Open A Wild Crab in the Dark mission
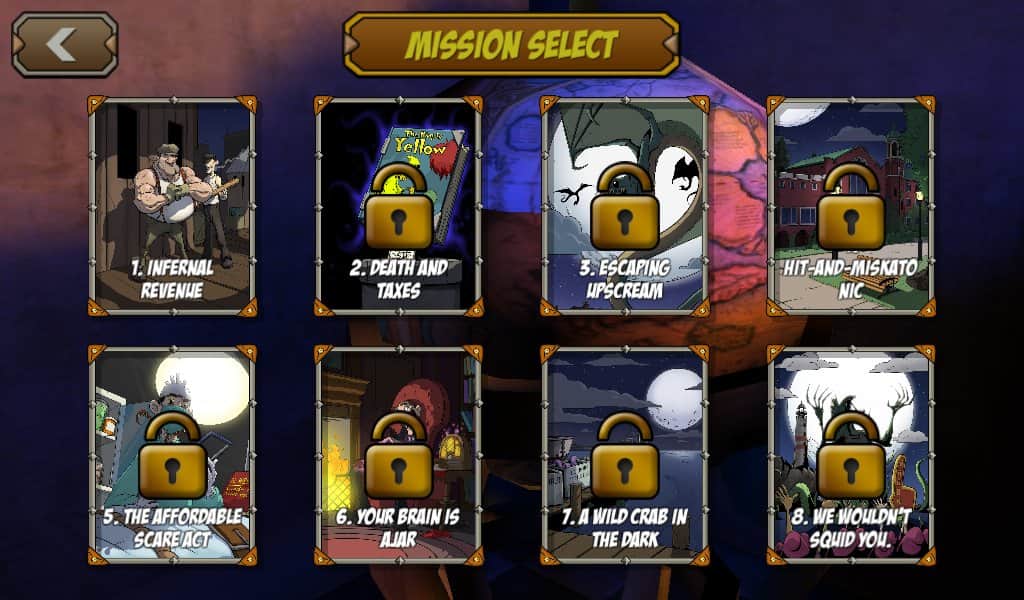1024x600 pixels. pos(625,455)
